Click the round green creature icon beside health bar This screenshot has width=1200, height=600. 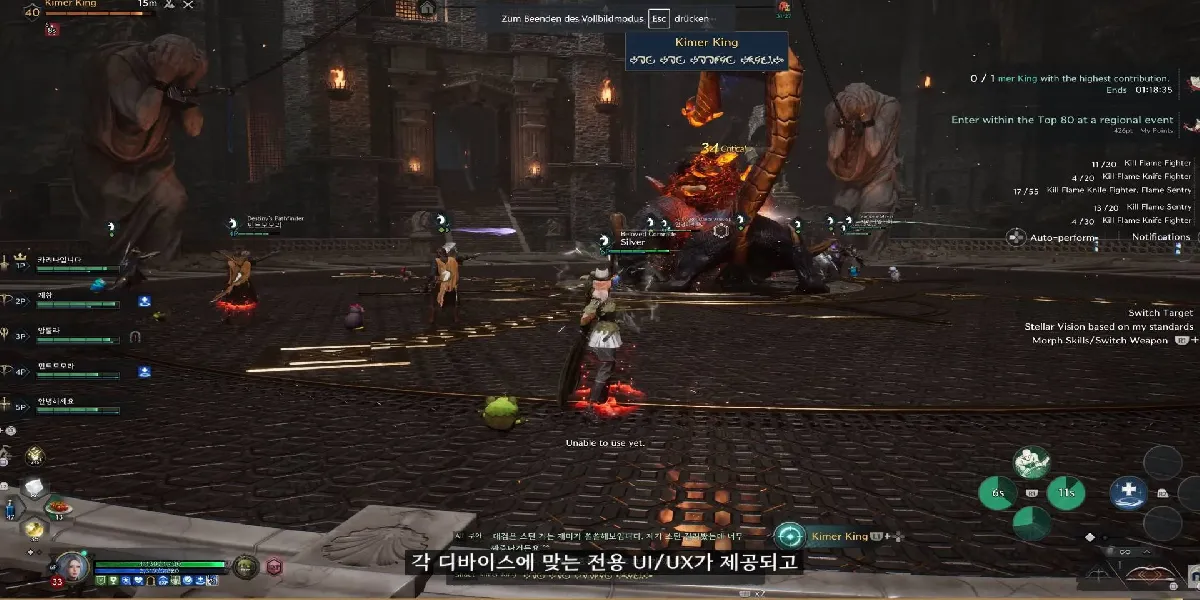click(245, 567)
